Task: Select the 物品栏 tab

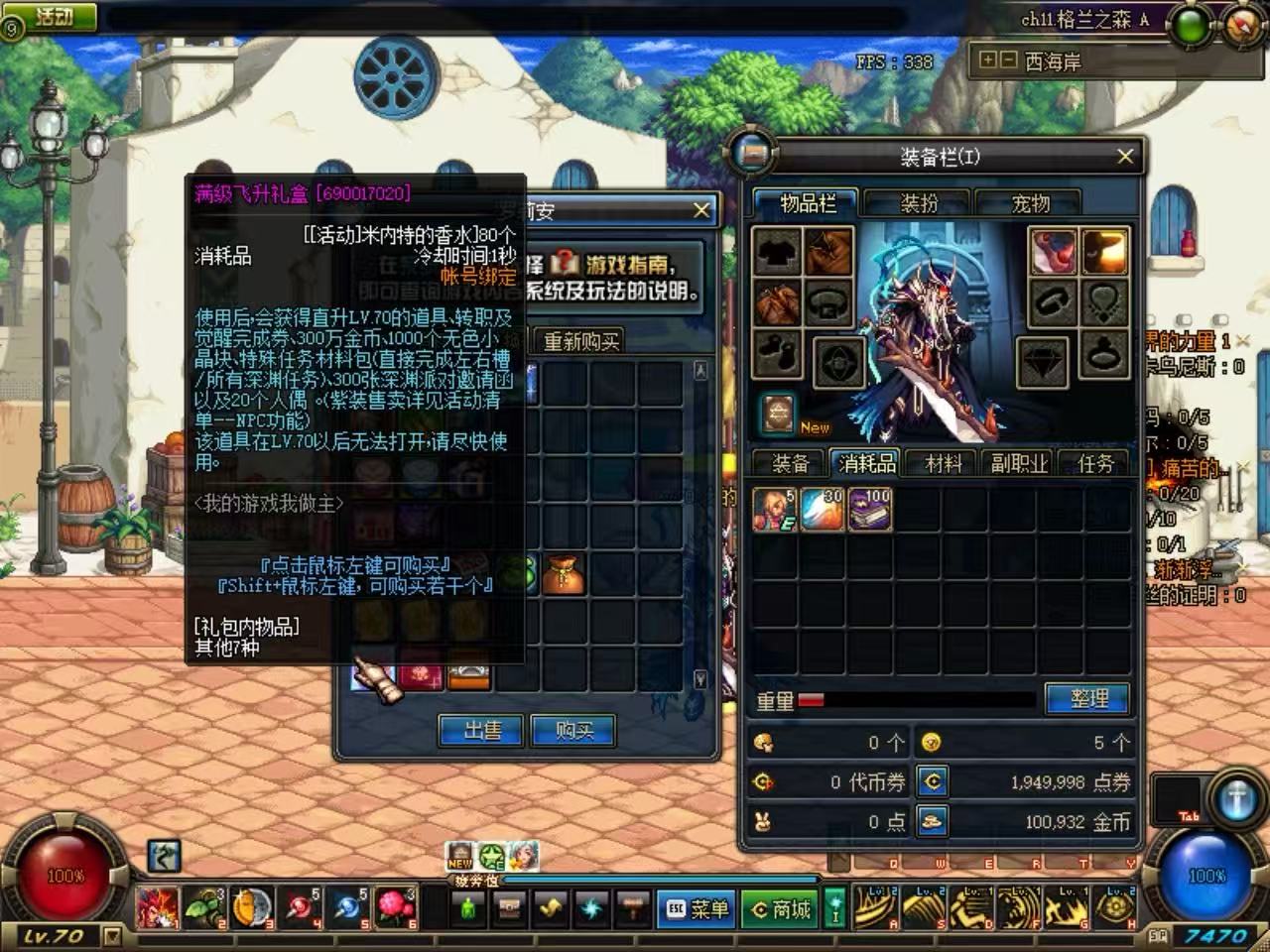Action: 808,204
